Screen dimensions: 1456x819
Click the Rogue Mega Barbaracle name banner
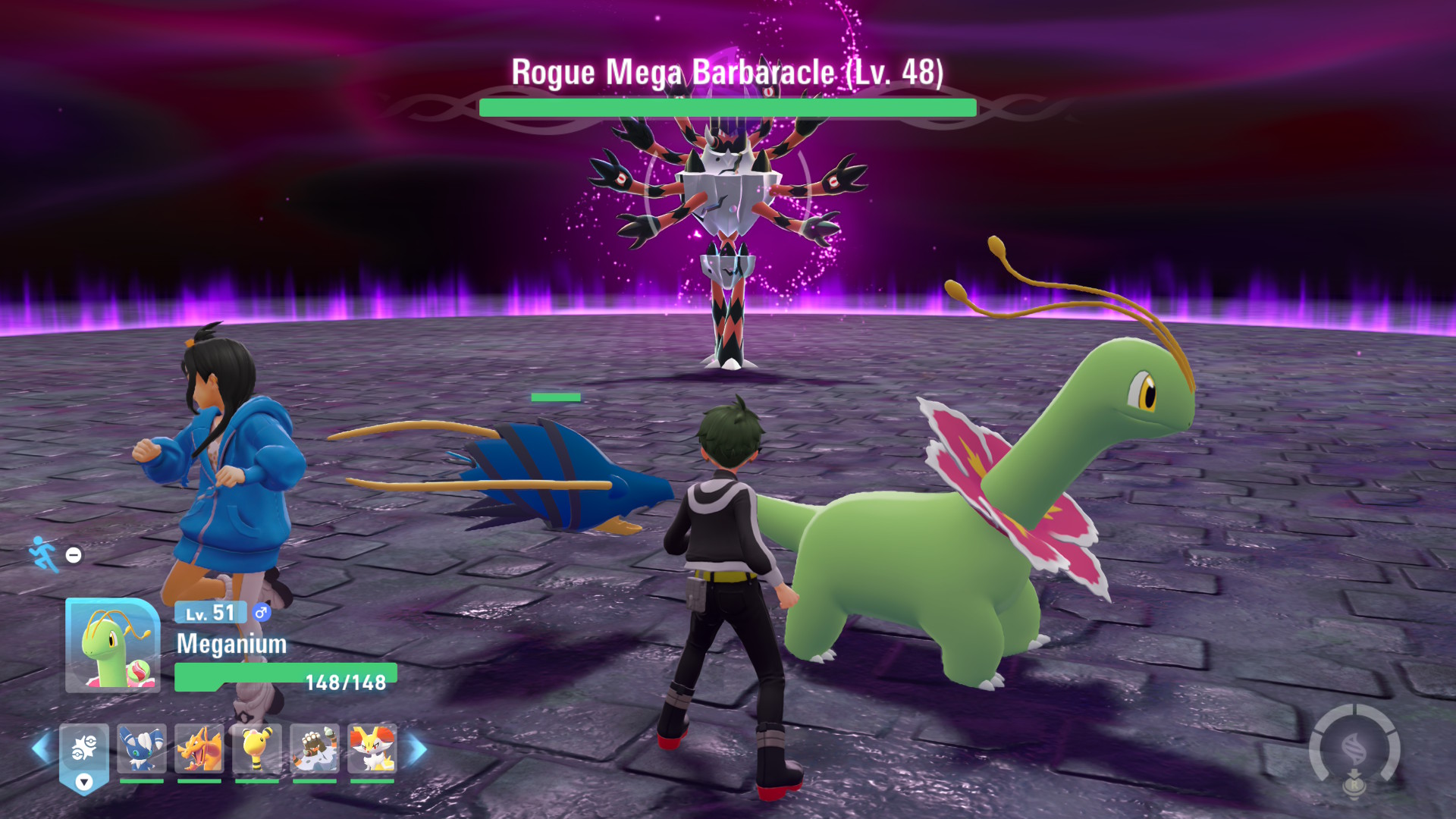[x=726, y=72]
